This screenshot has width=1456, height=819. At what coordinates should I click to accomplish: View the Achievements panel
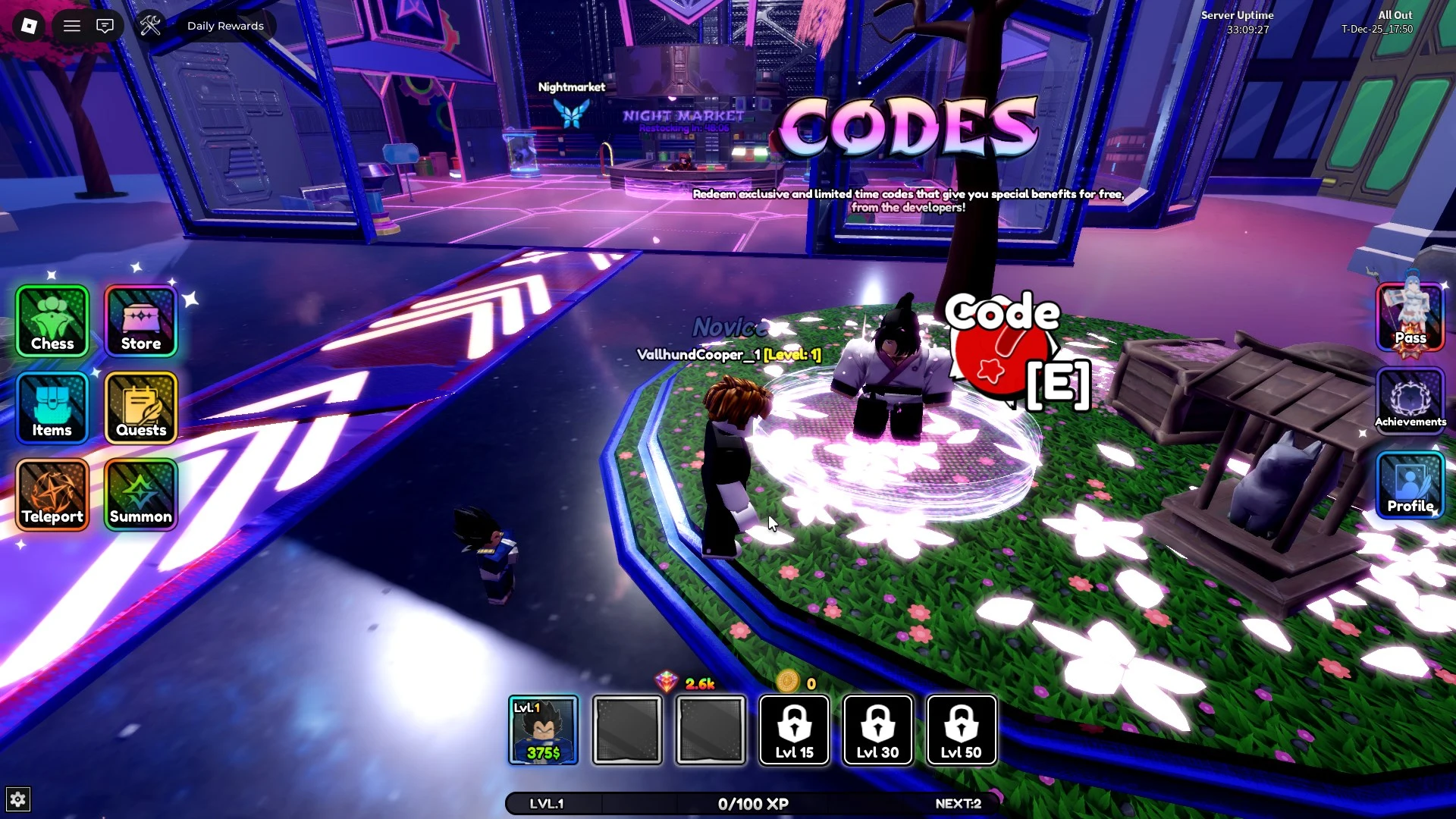pos(1409,400)
